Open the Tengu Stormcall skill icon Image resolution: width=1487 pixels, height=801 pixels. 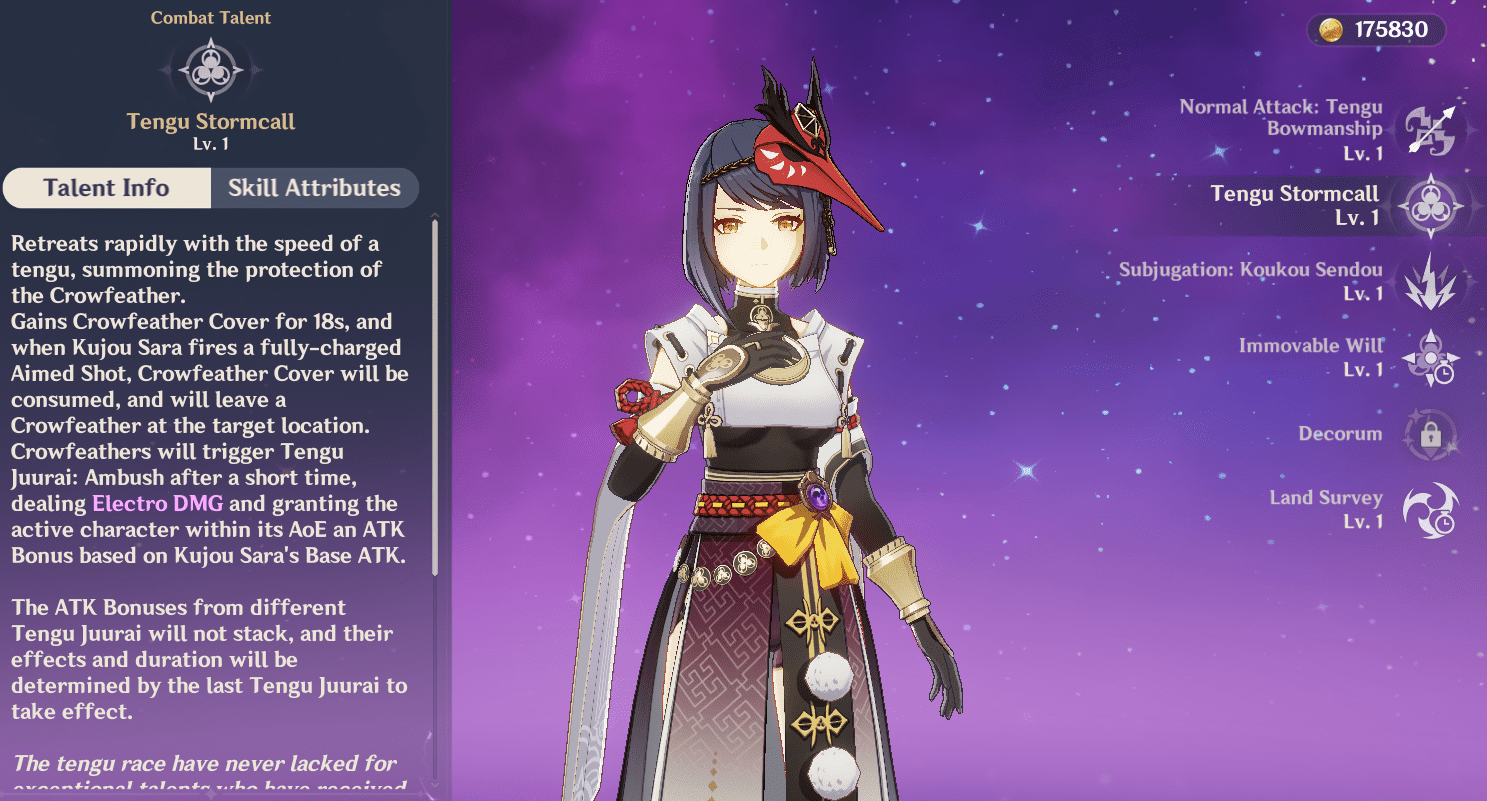click(1430, 205)
